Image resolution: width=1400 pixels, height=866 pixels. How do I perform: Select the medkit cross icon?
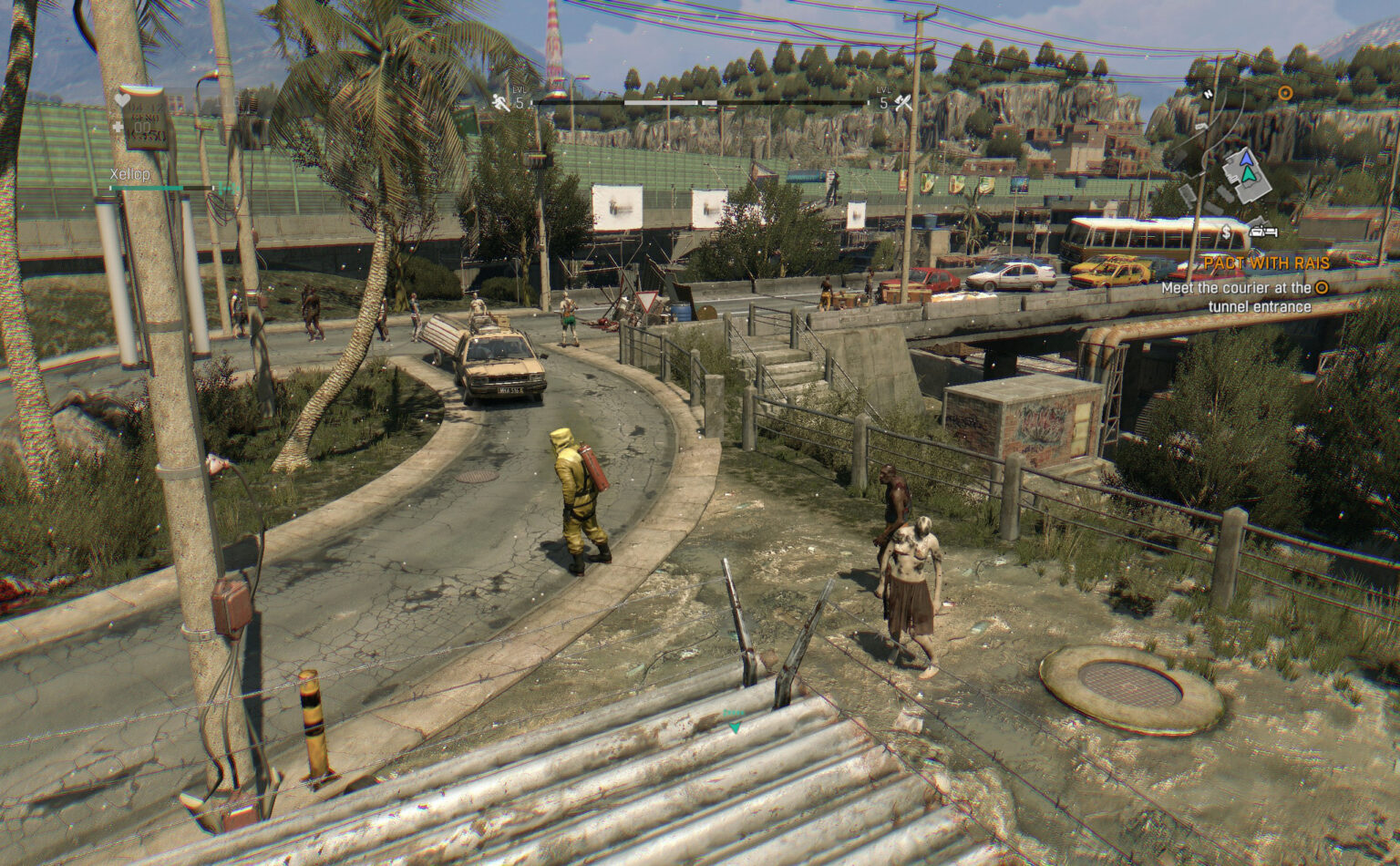118,128
